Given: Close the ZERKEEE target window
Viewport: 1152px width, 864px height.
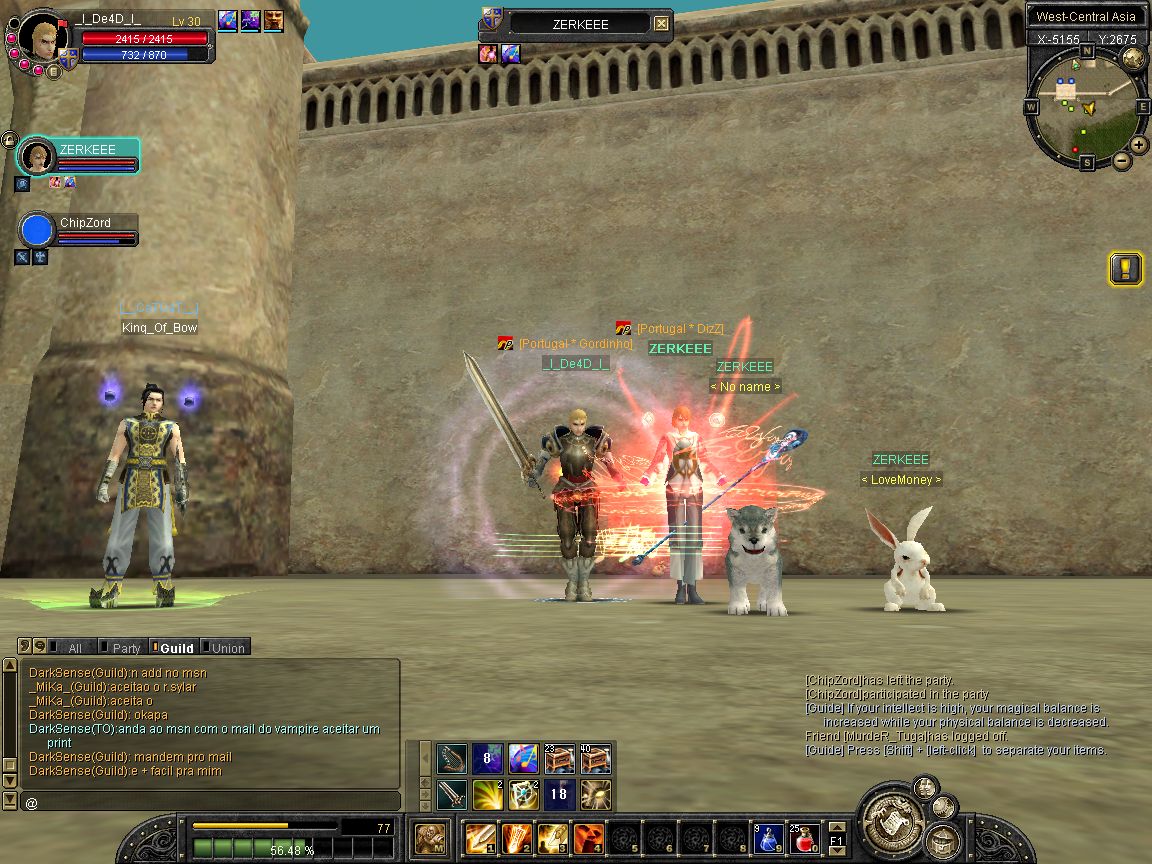Looking at the screenshot, I should 661,24.
